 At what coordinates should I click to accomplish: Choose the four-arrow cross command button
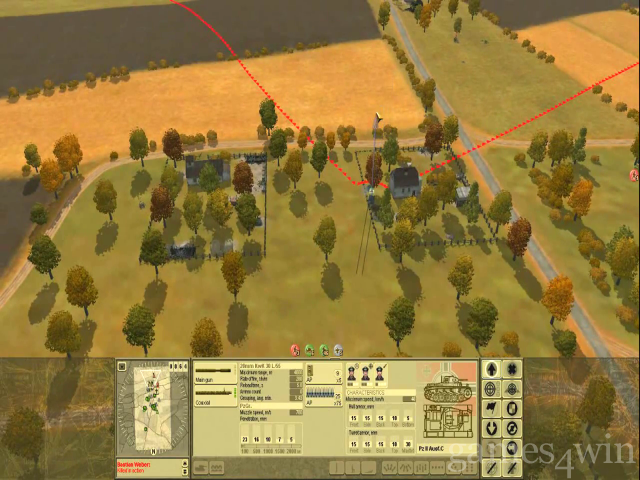point(513,368)
